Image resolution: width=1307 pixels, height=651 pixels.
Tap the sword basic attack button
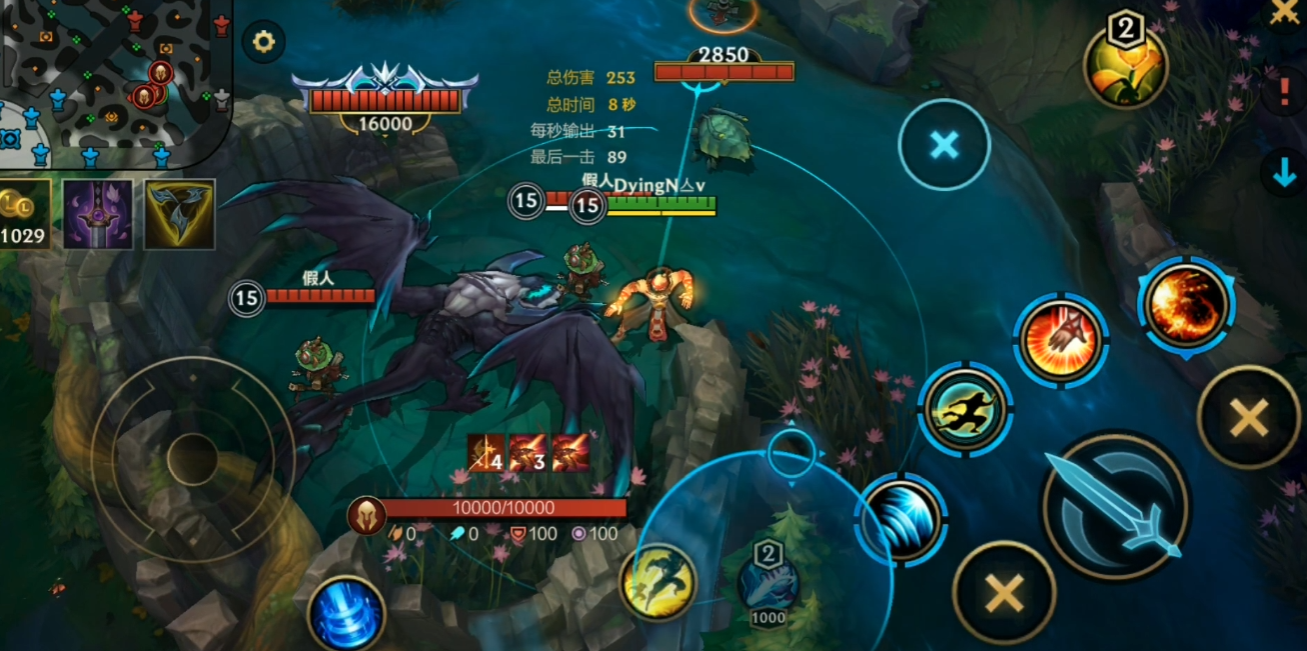pos(1115,506)
